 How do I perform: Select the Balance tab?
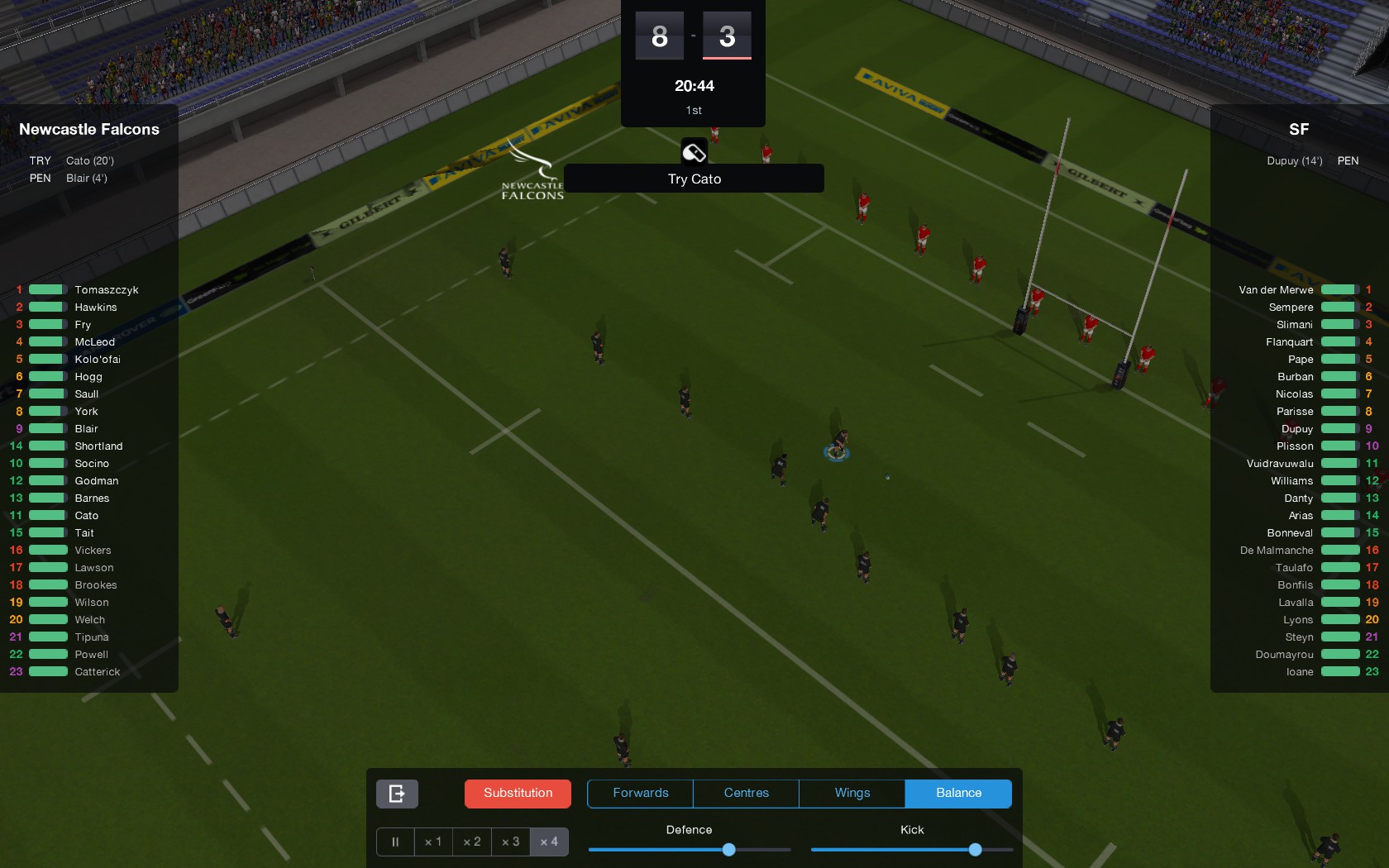[x=957, y=793]
